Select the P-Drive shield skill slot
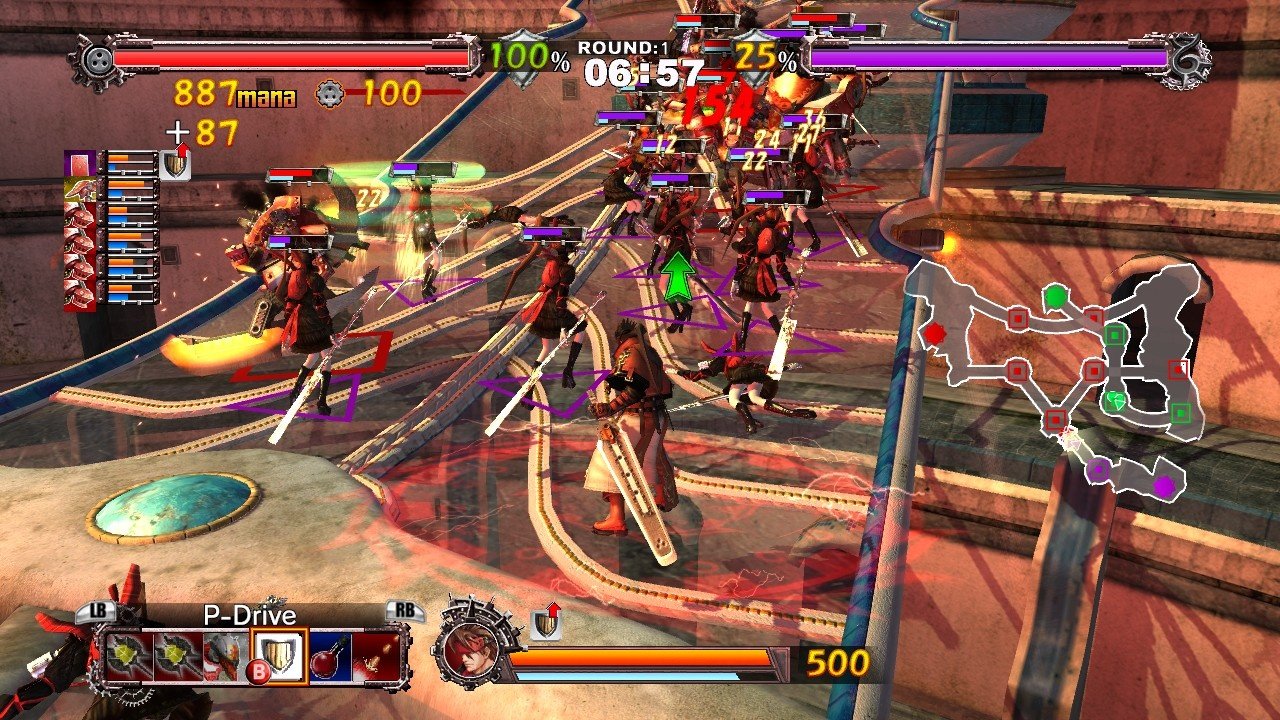The image size is (1280, 720). tap(278, 655)
